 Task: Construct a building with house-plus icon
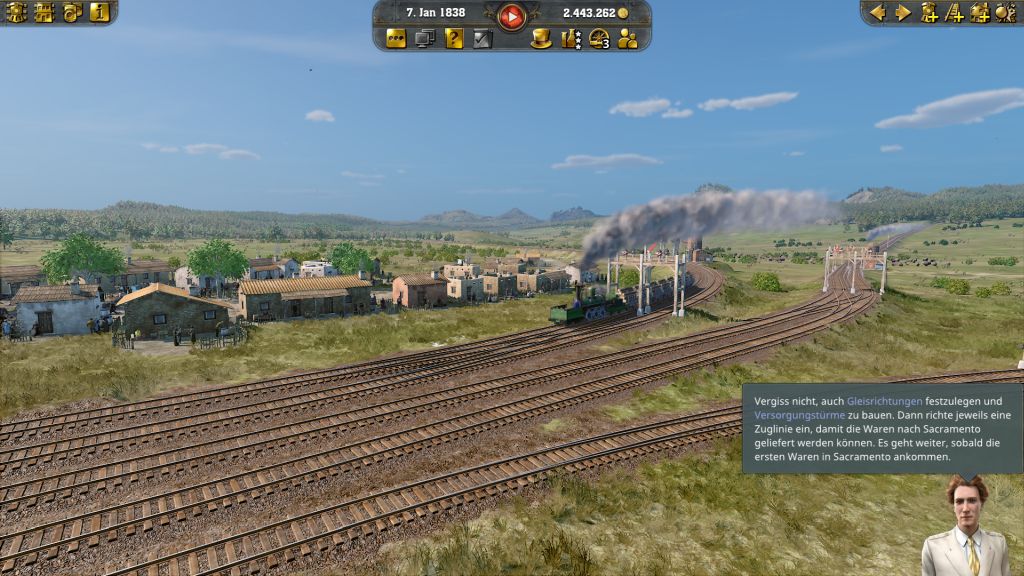point(979,12)
